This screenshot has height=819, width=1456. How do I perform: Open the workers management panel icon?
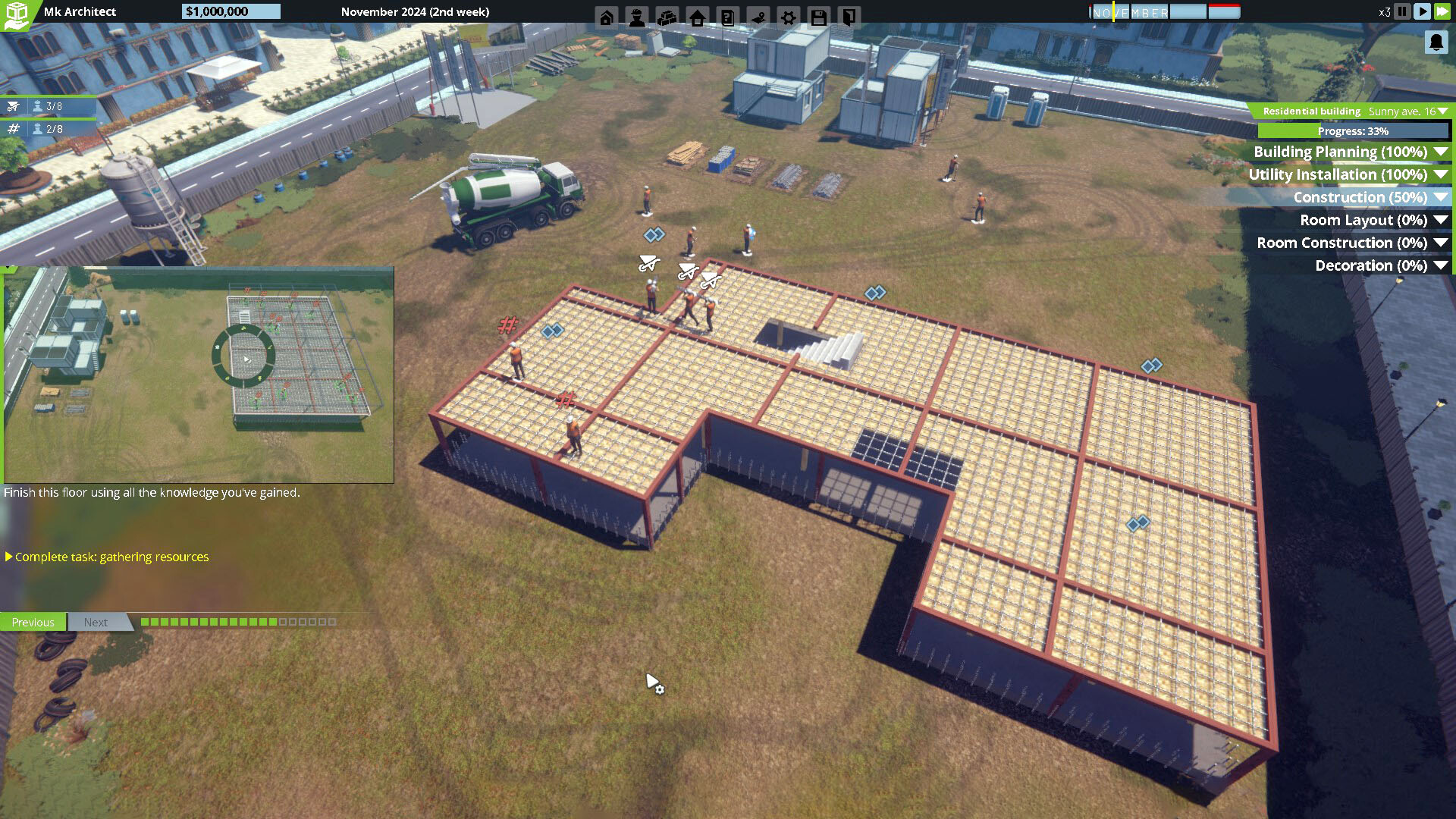pos(636,17)
